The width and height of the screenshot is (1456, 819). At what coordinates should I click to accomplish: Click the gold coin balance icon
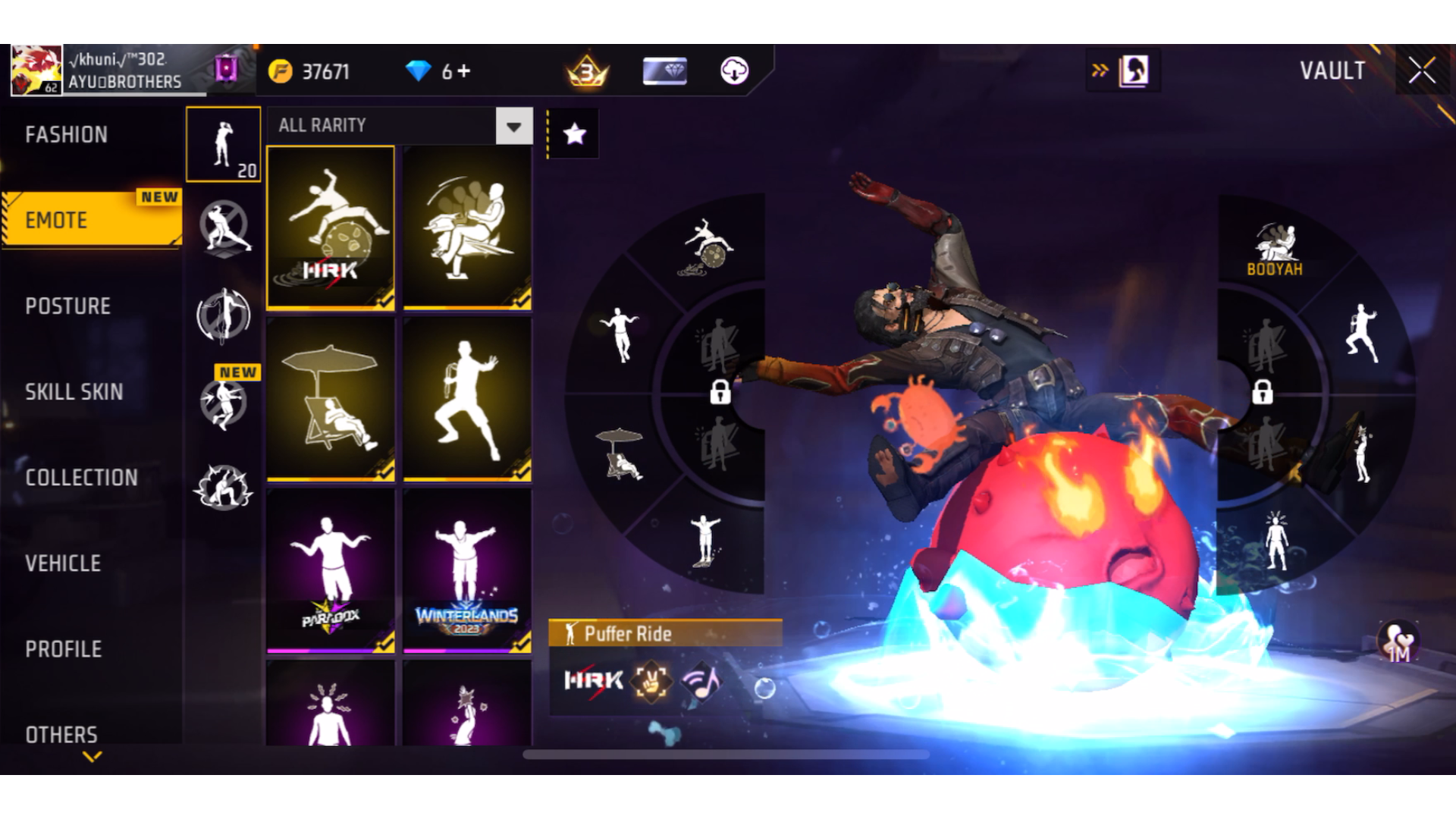pyautogui.click(x=281, y=71)
